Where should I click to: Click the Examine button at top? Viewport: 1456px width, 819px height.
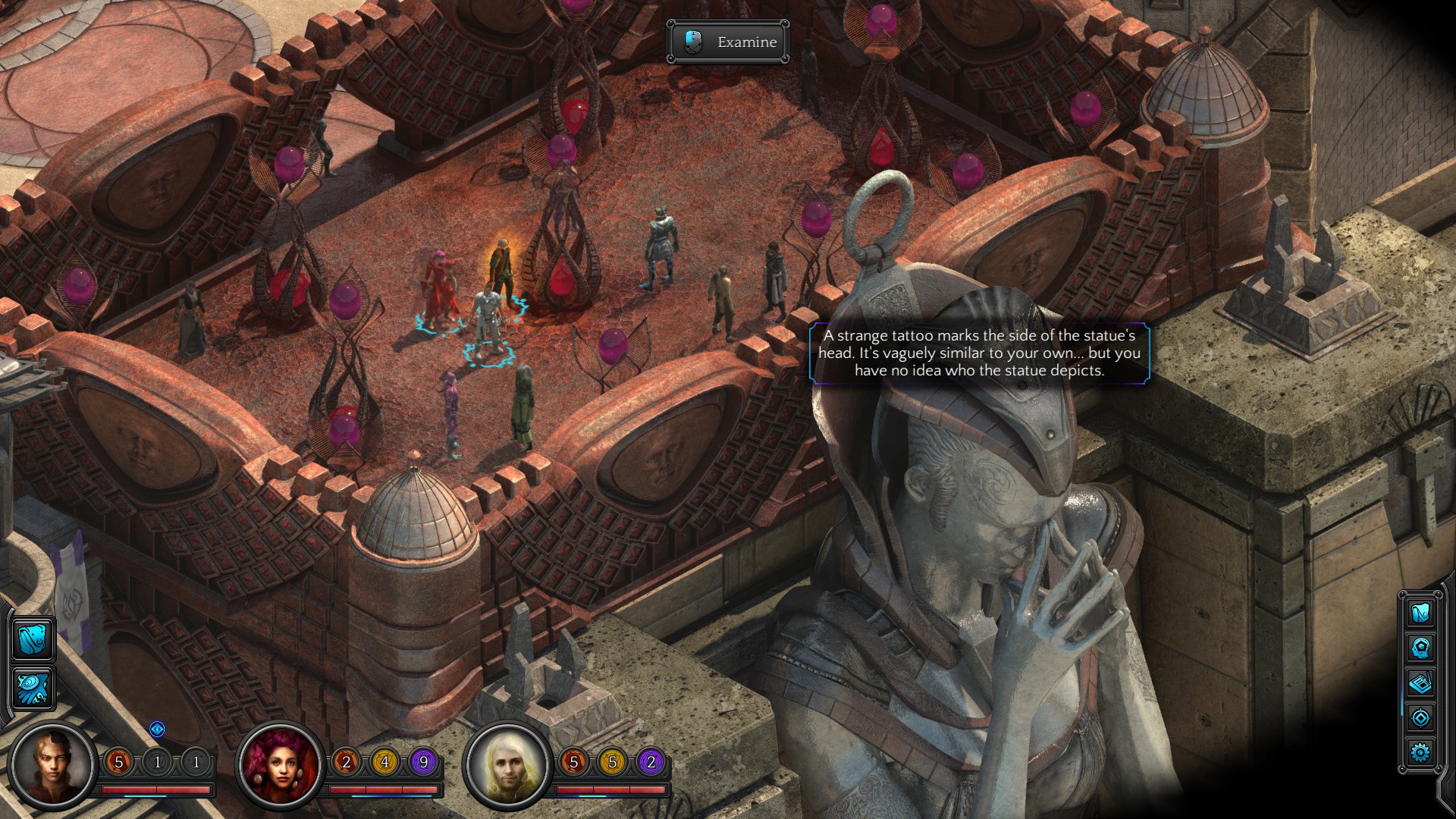[728, 42]
